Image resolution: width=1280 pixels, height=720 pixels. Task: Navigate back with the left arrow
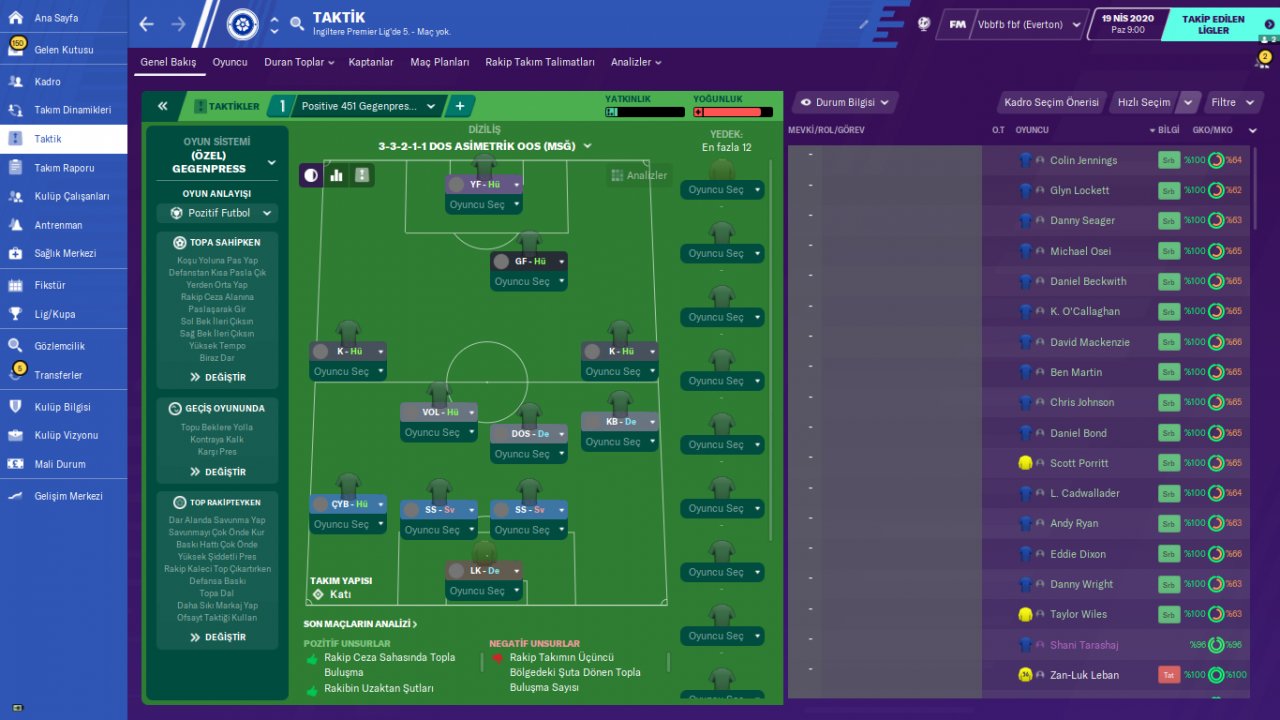click(147, 24)
